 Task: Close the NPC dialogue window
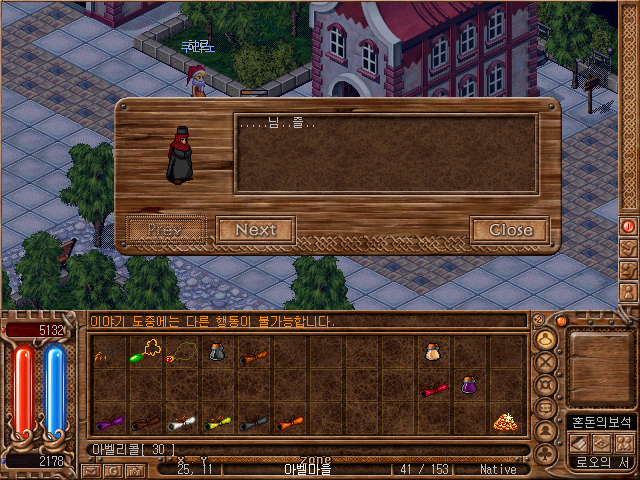coord(510,230)
